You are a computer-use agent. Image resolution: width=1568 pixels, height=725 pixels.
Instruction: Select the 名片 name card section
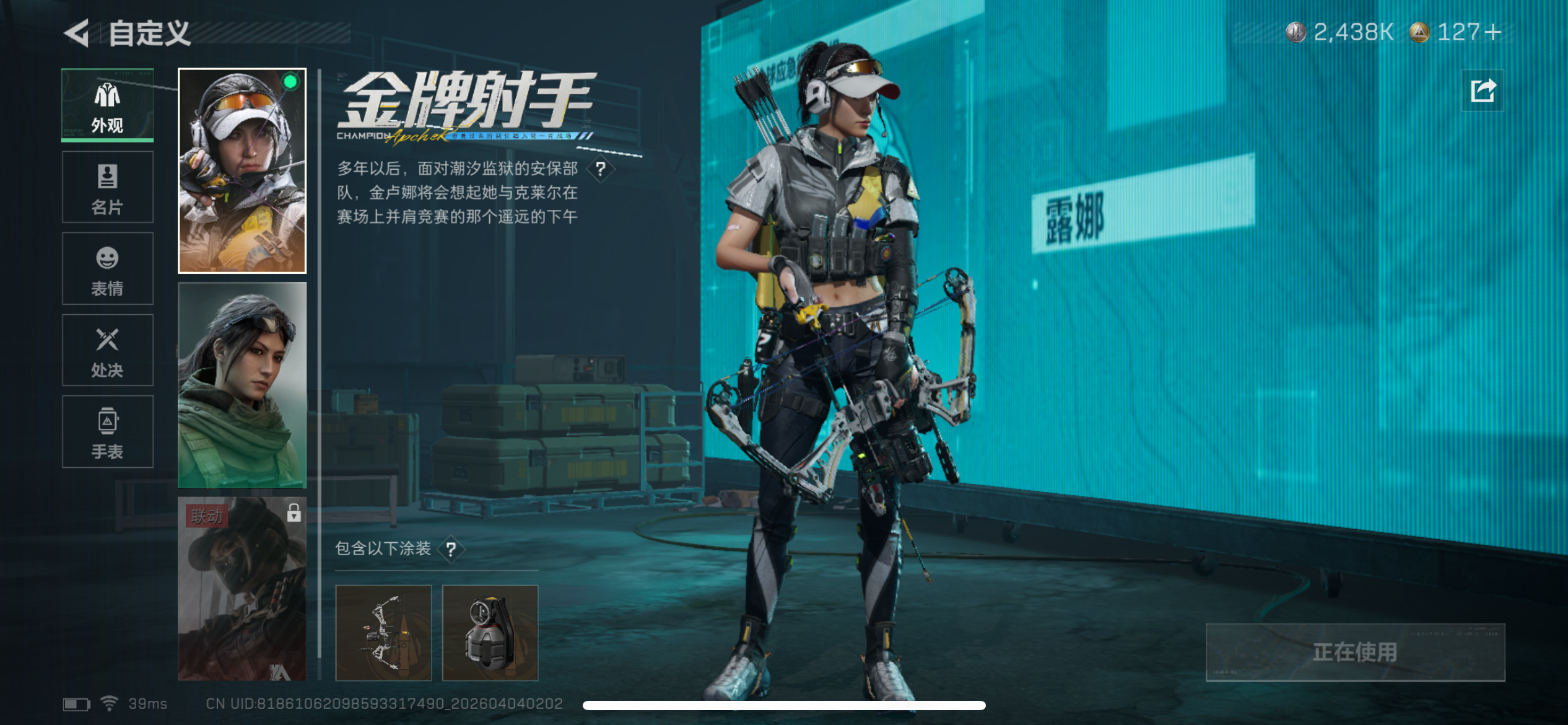pos(107,187)
